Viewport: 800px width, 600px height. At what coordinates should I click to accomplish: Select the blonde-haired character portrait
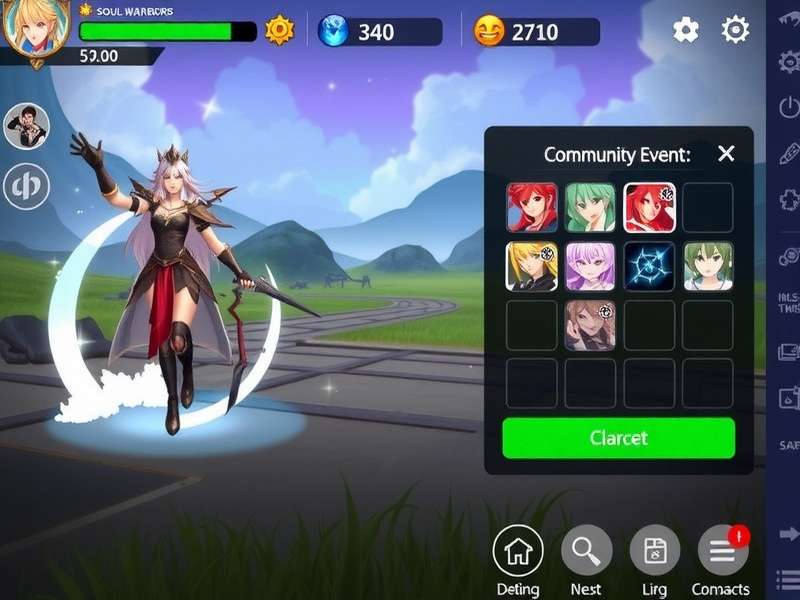(531, 267)
